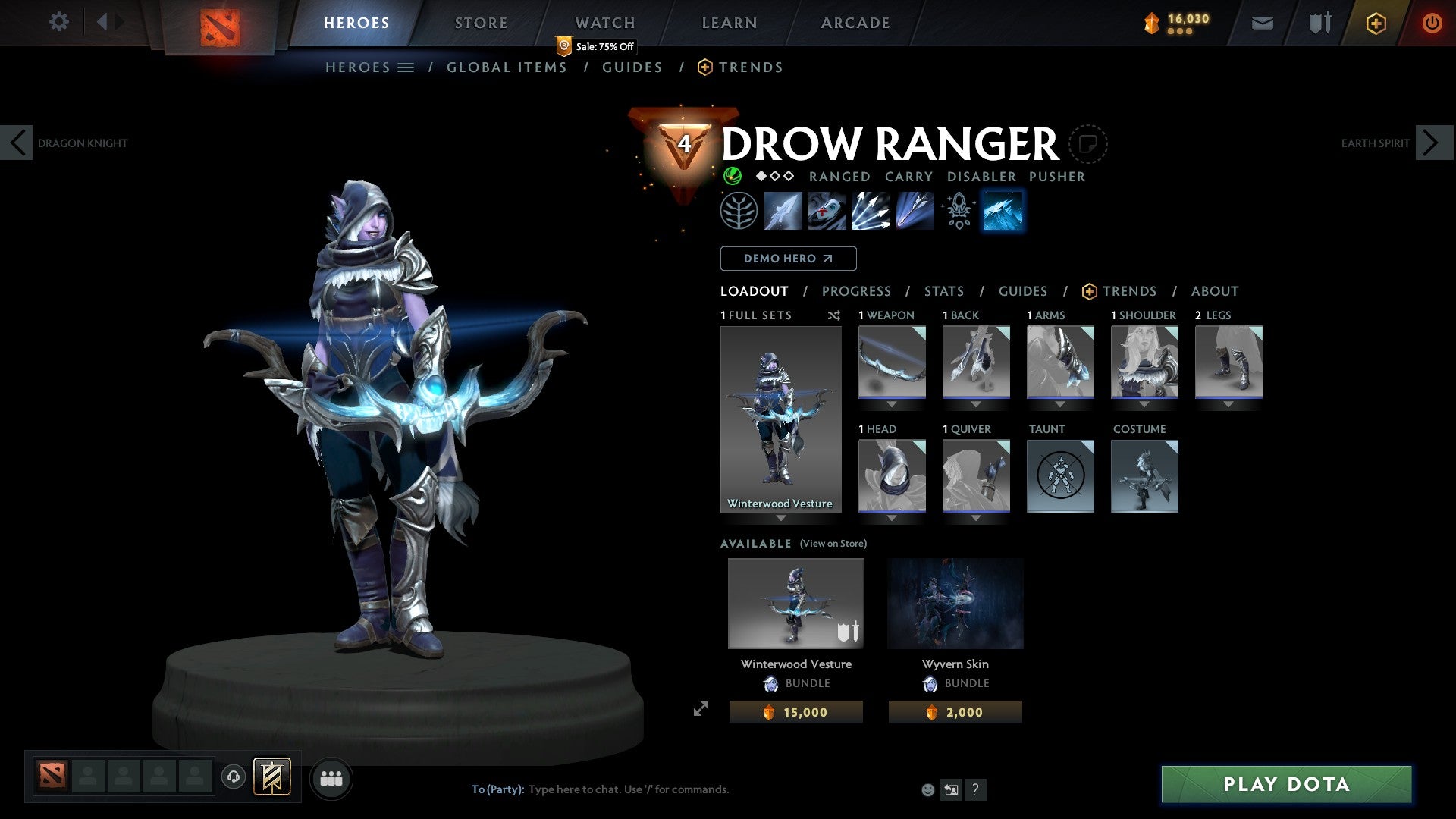Click the help question mark by the chat
The width and height of the screenshot is (1456, 819).
click(x=976, y=789)
